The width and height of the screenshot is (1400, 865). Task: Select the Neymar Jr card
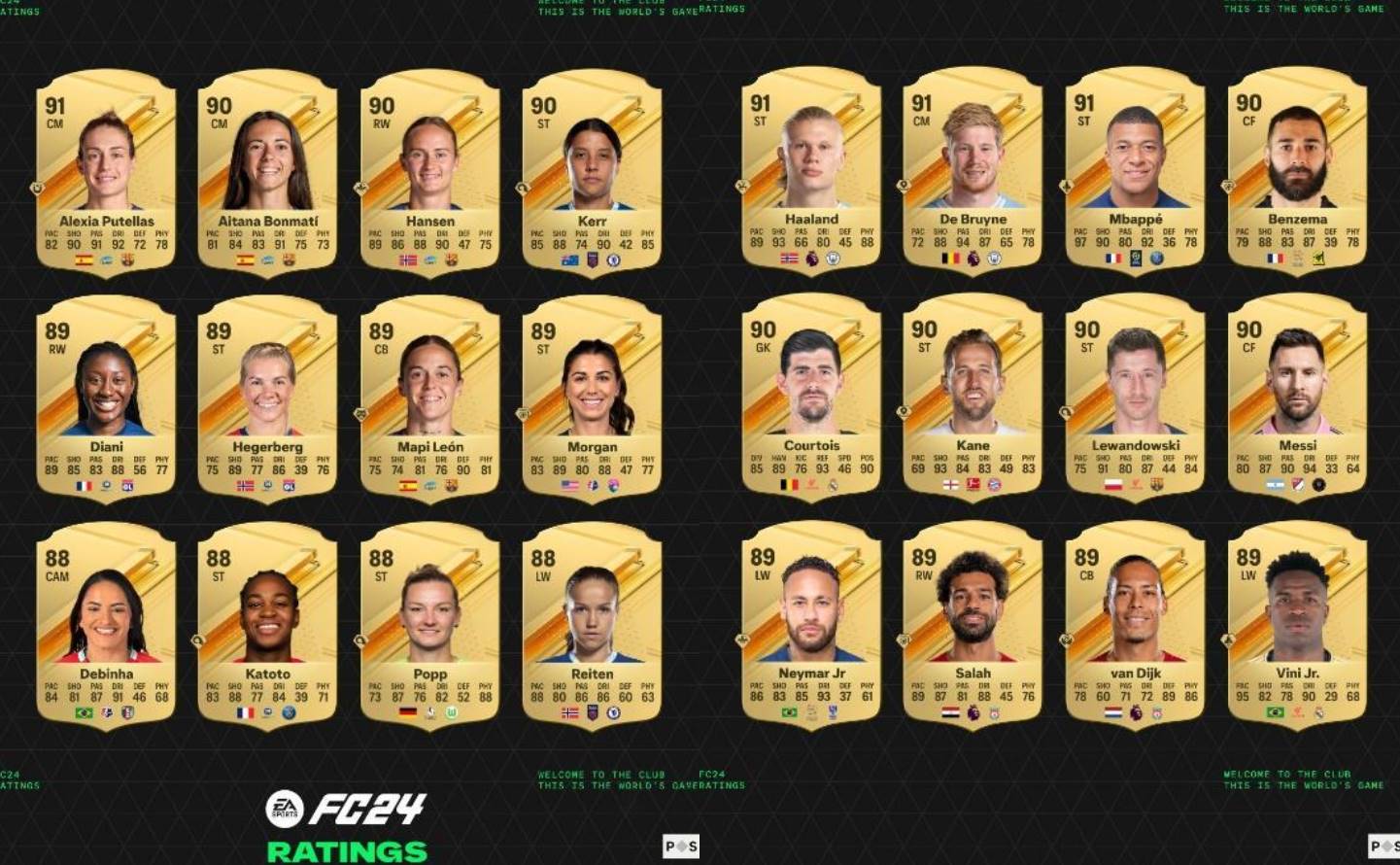(x=811, y=624)
